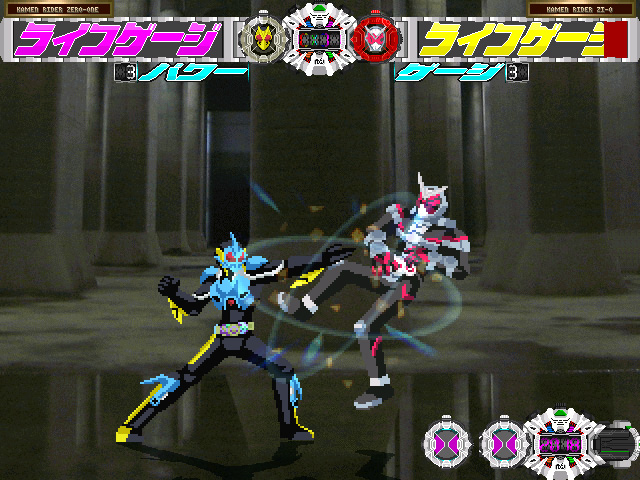Select the red Zi-O ridewatch portrait
Screen dimensions: 640x480
(x=377, y=38)
